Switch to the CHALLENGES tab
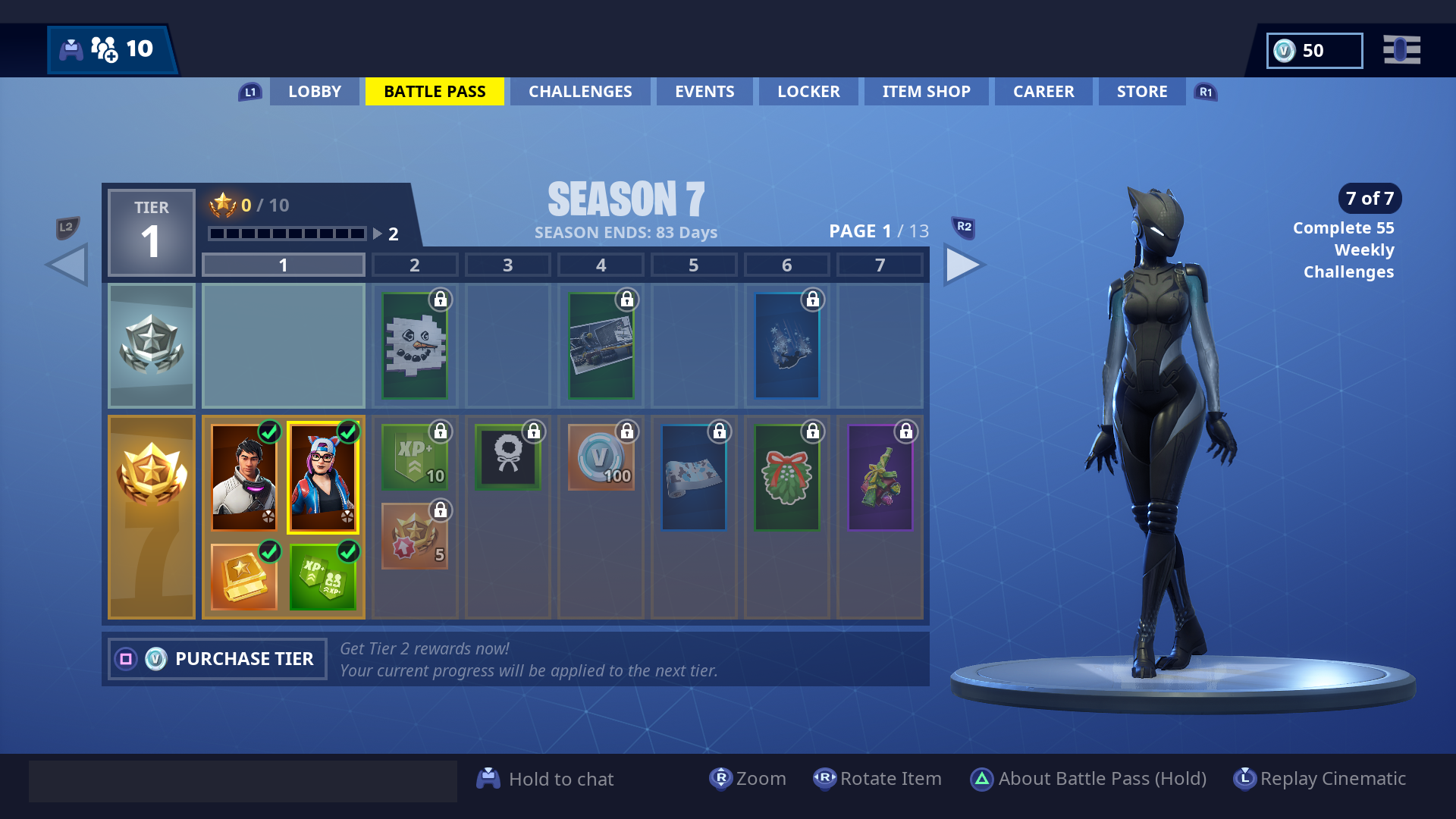This screenshot has height=819, width=1456. tap(580, 91)
